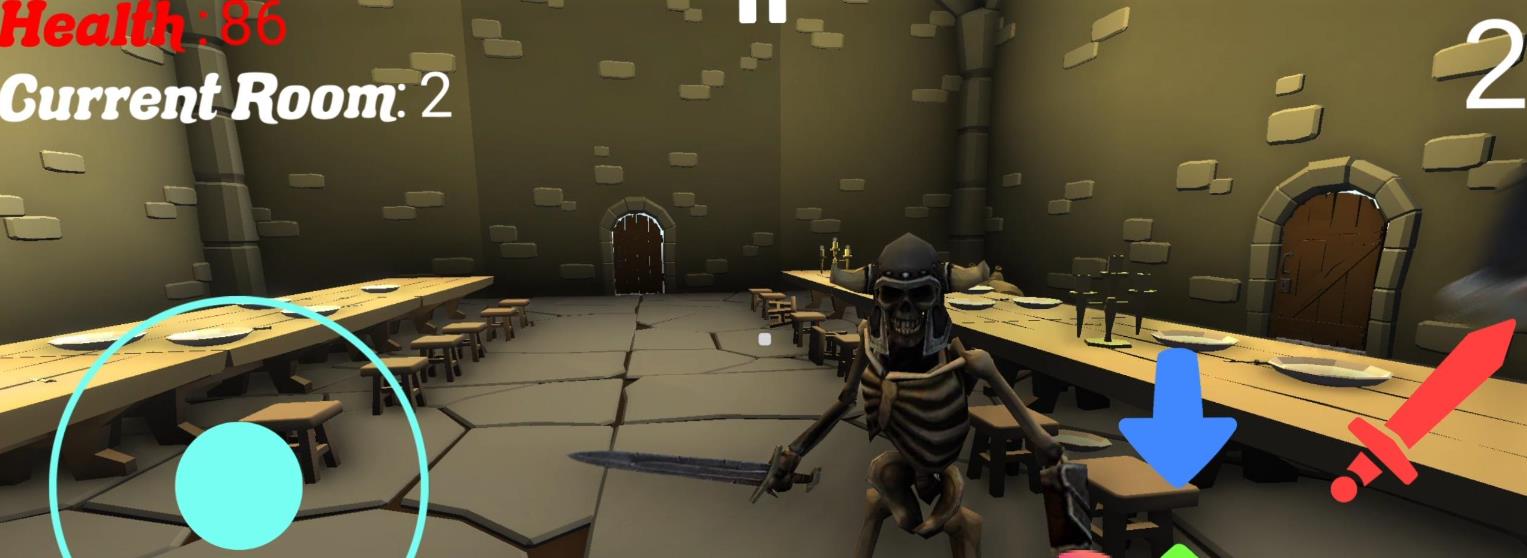Tap the green button at the bottom edge

point(1180,552)
